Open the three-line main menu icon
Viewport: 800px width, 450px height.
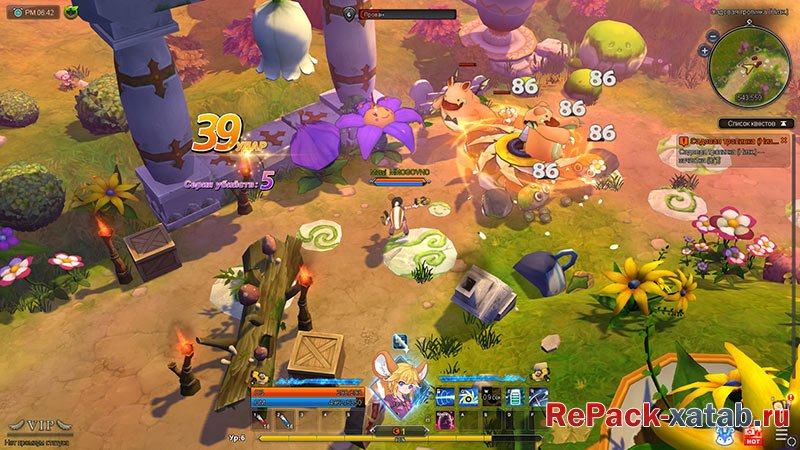[x=781, y=436]
